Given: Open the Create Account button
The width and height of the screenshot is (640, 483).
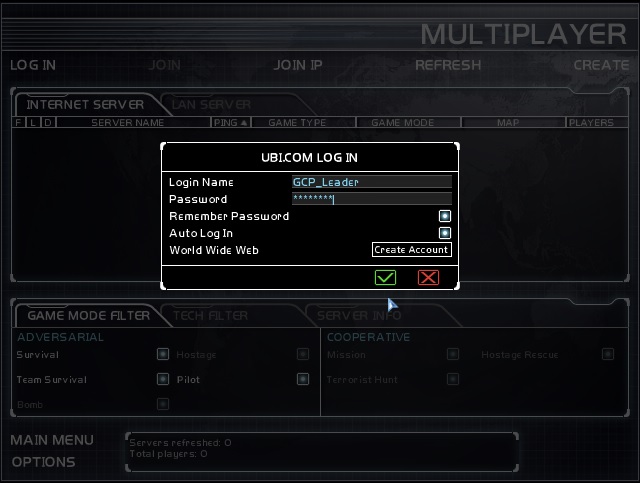Looking at the screenshot, I should tap(411, 250).
